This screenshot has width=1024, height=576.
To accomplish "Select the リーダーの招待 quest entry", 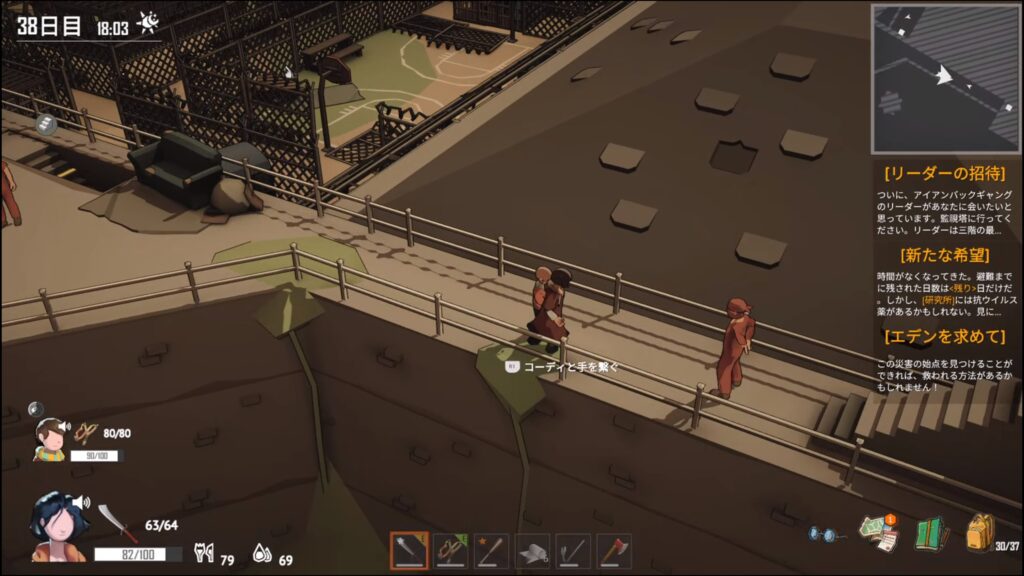I will pos(945,174).
